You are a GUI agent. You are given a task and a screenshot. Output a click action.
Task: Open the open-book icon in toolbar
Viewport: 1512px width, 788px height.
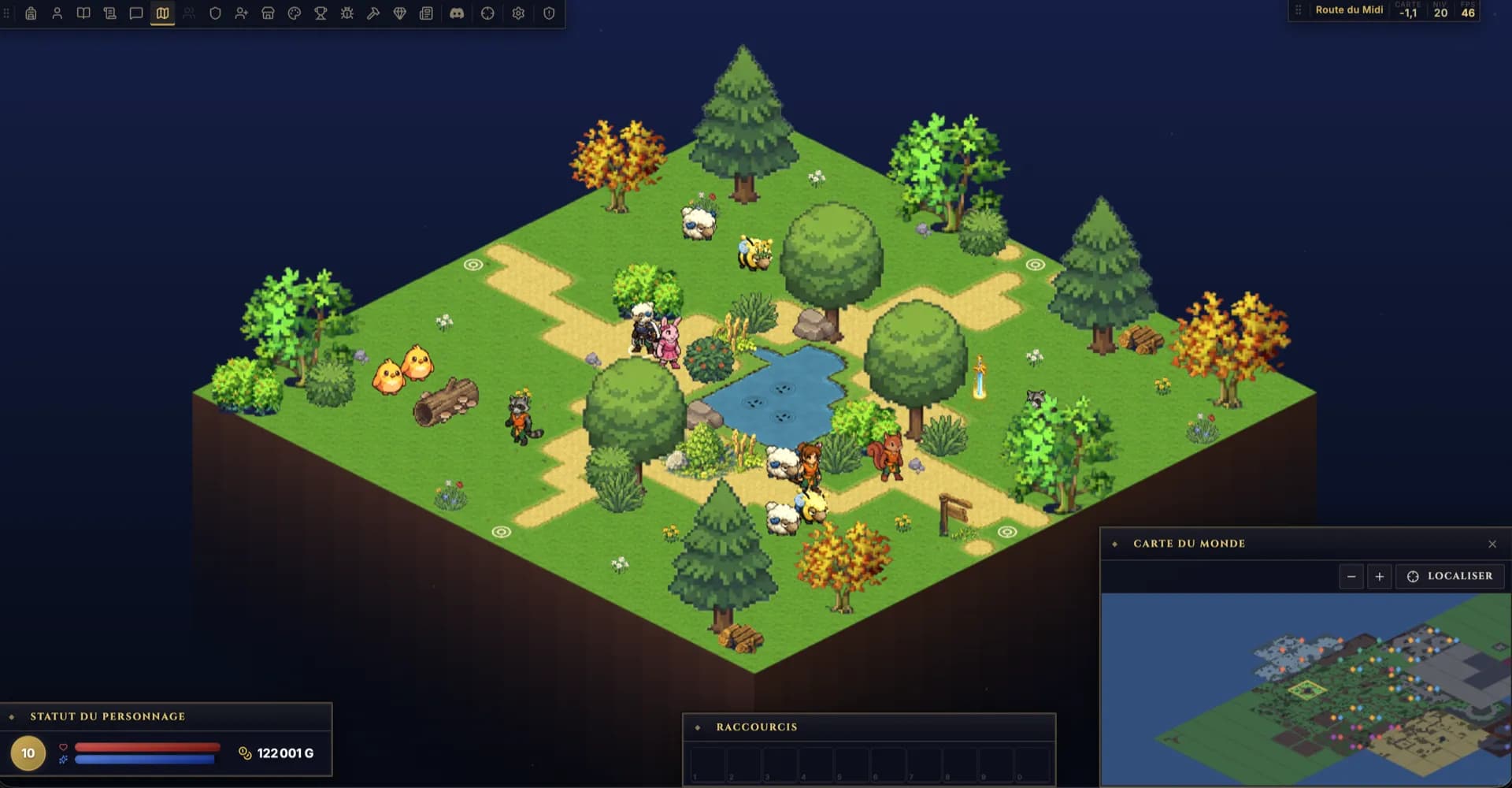tap(83, 13)
